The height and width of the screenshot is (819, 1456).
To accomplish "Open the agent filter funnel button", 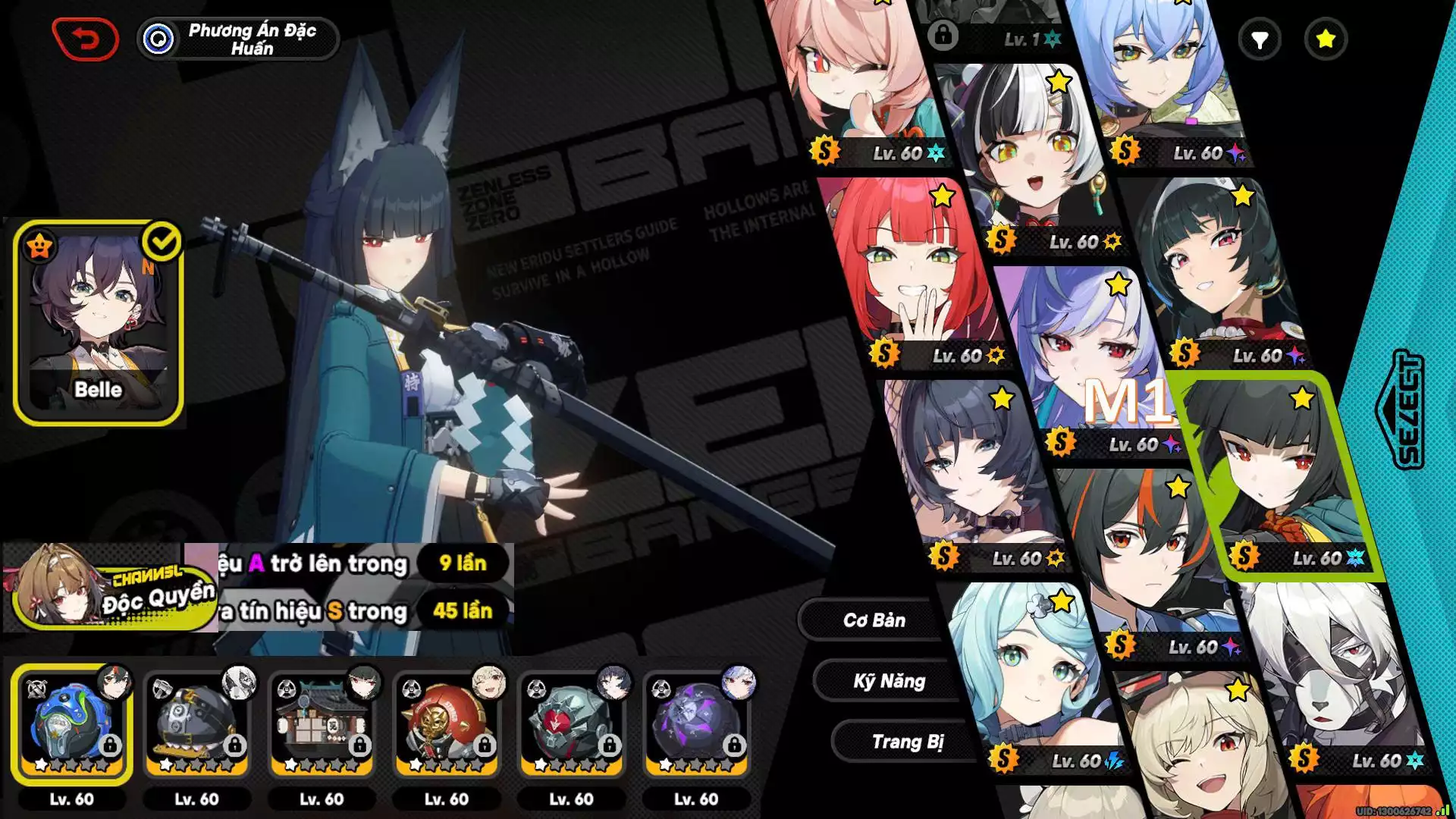I will tap(1259, 39).
